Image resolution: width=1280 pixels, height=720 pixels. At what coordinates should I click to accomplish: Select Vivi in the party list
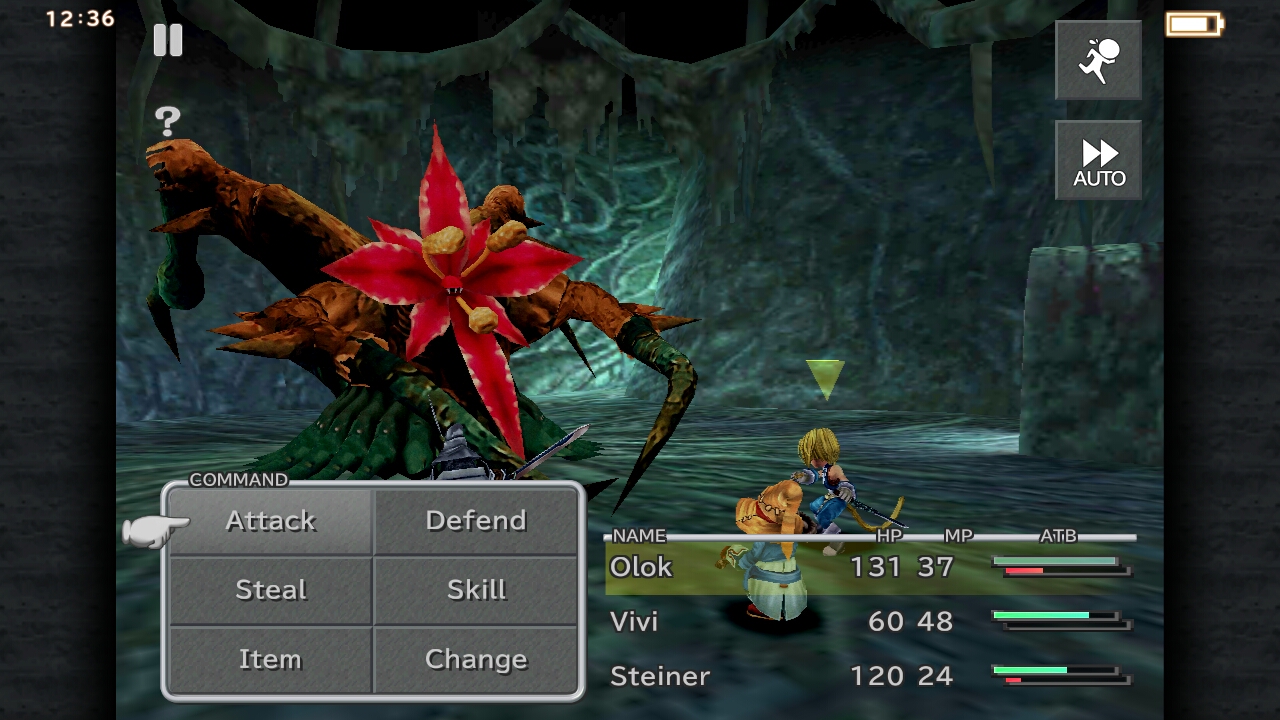[x=633, y=621]
